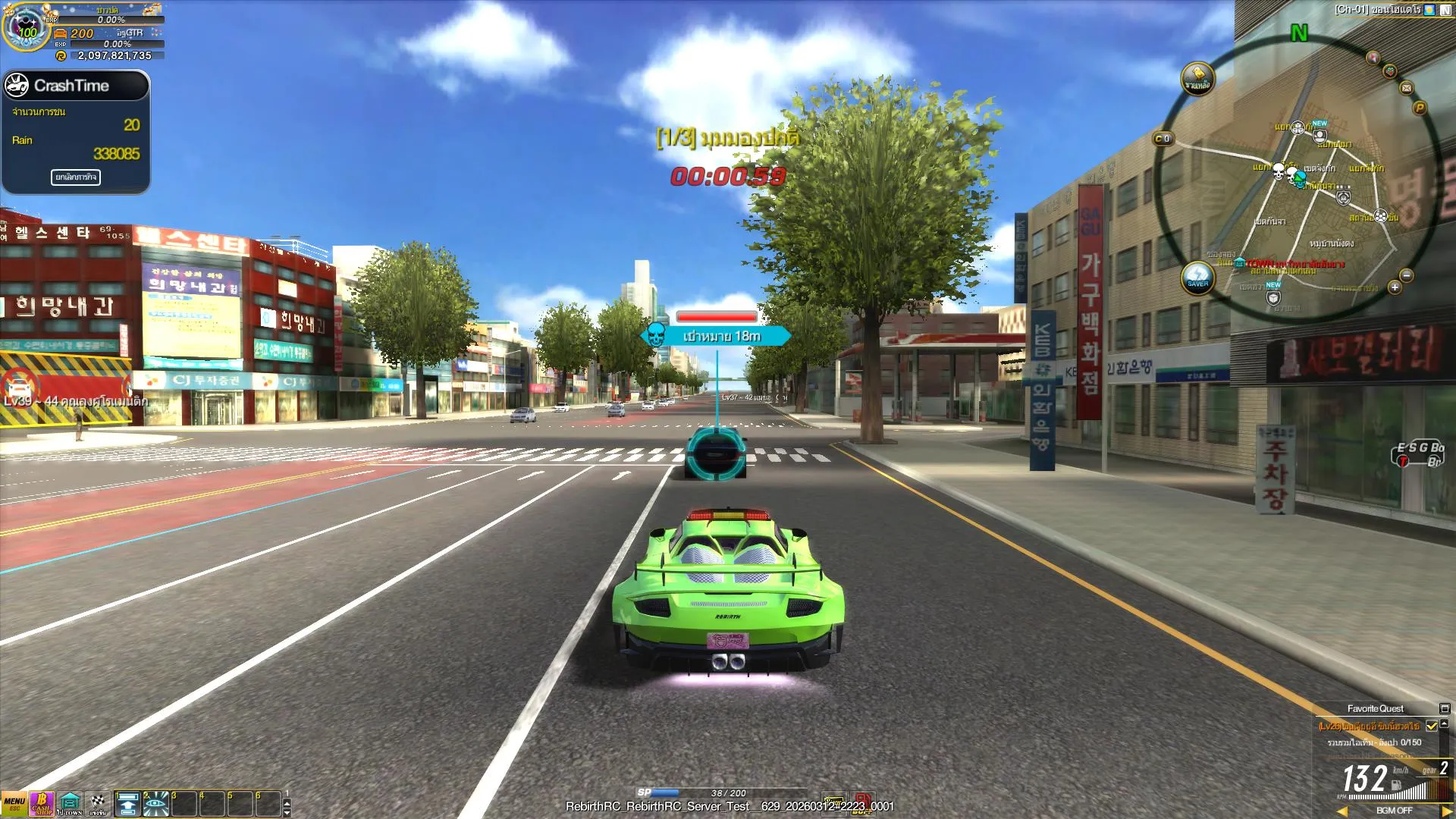The width and height of the screenshot is (1456, 819).
Task: Activate the SAVER button
Action: pyautogui.click(x=1197, y=278)
